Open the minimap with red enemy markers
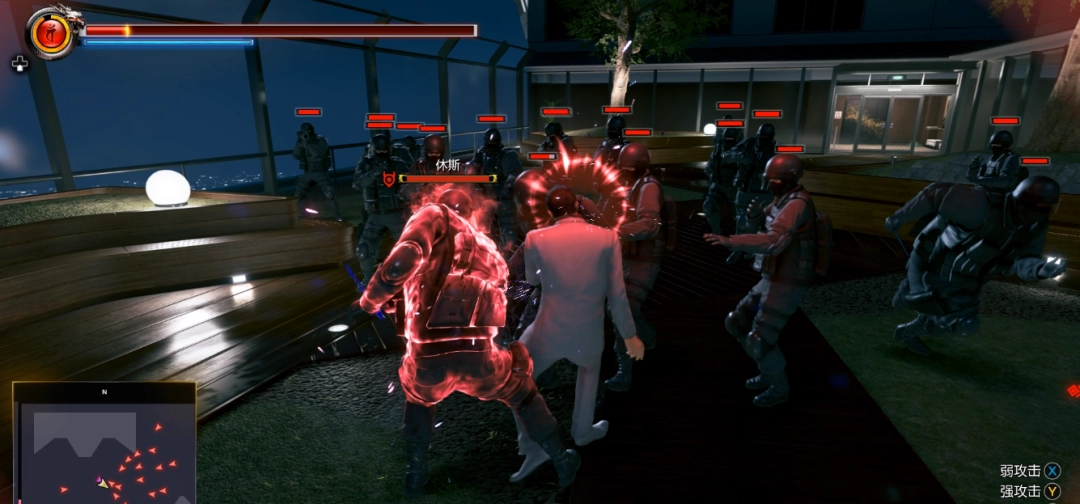 103,444
